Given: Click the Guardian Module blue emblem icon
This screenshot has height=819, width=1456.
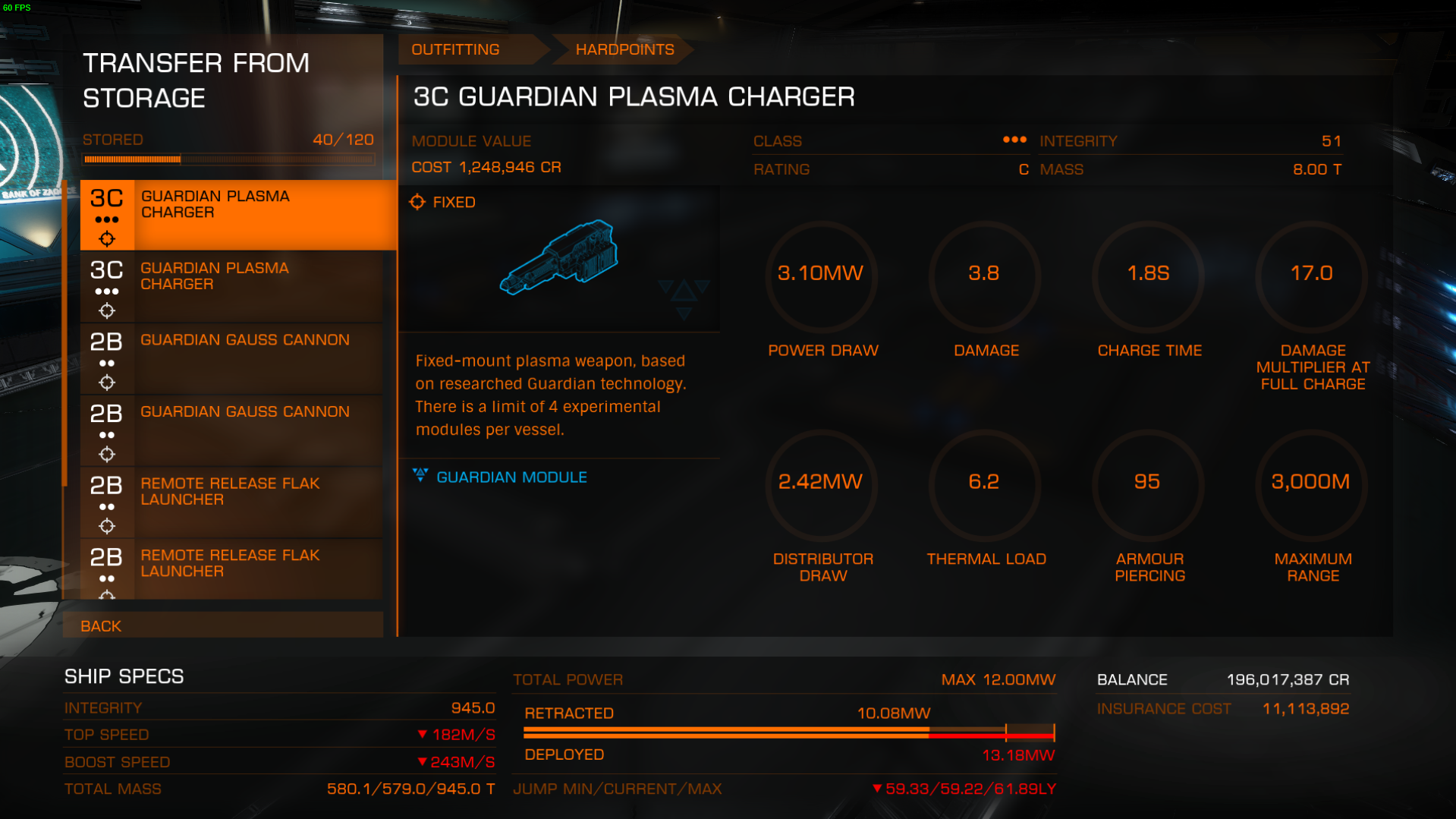Looking at the screenshot, I should (x=422, y=476).
